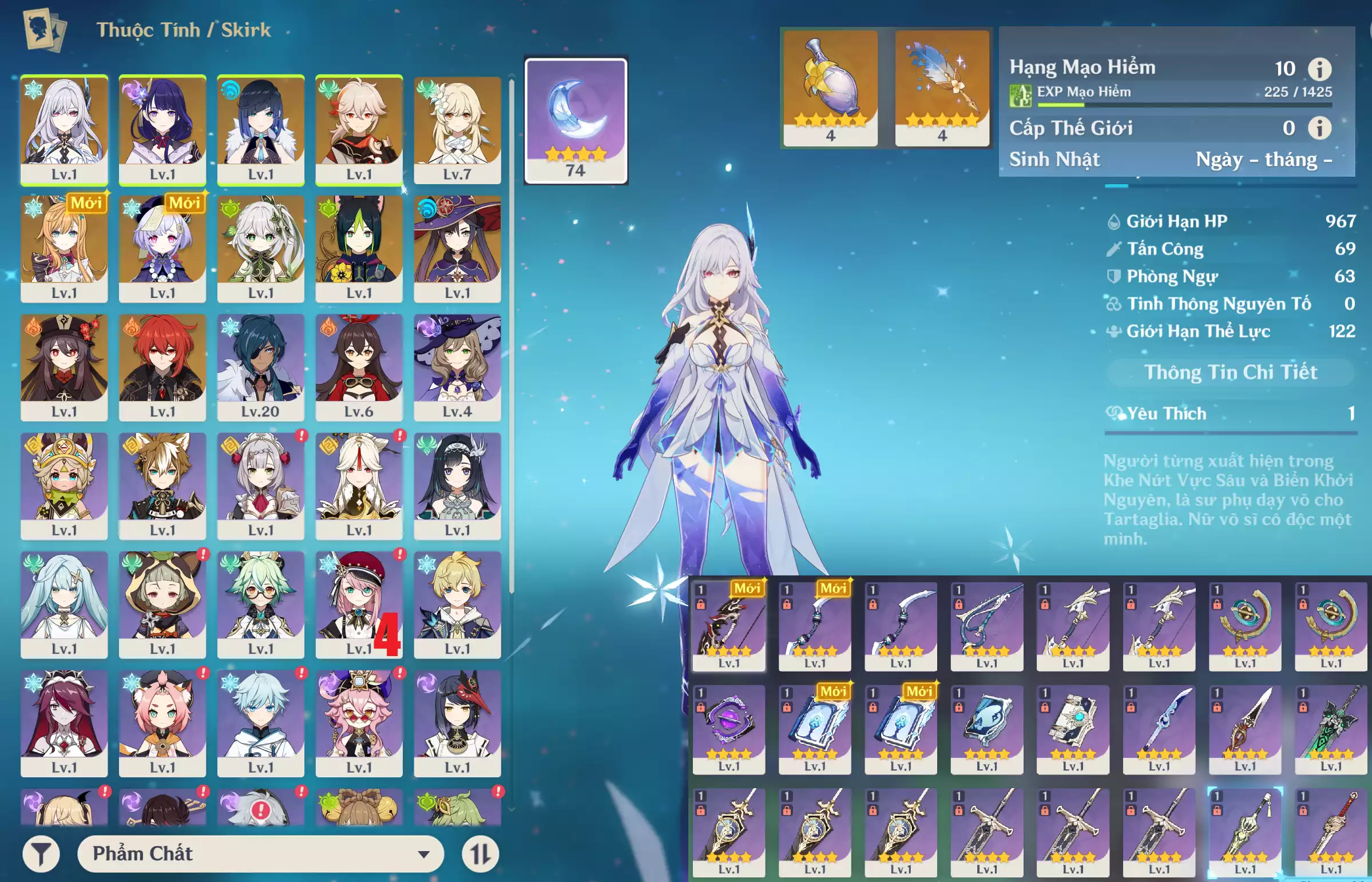
Task: Click the character archive card icon
Action: click(45, 30)
